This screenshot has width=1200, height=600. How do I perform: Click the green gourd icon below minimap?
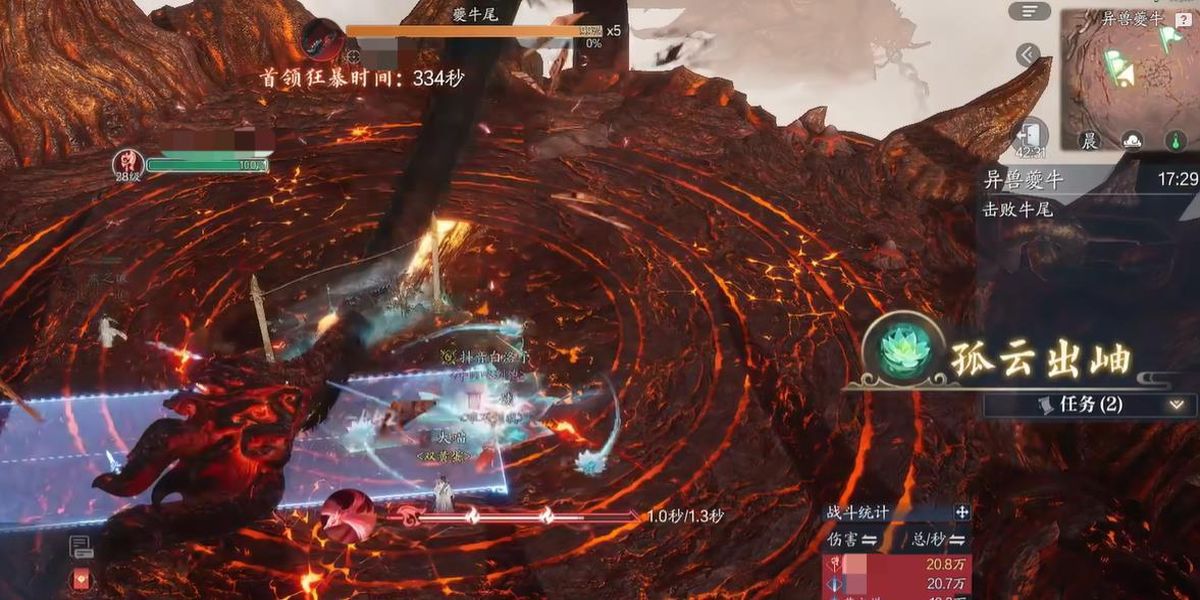(1175, 140)
